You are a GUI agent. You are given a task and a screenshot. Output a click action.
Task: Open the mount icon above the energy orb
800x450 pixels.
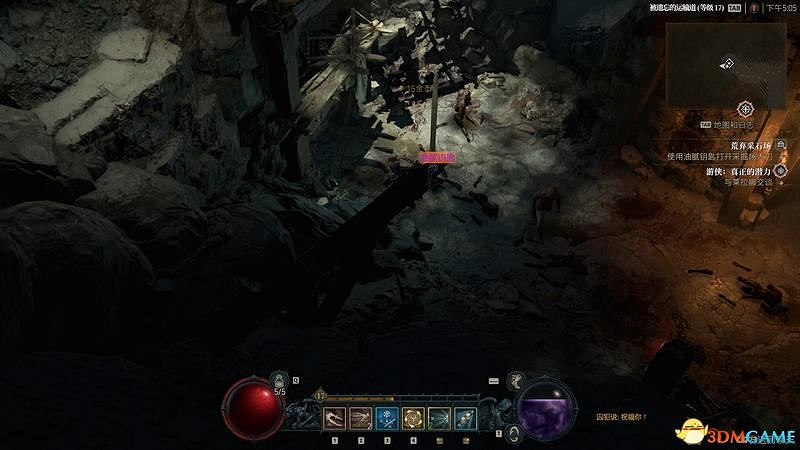(517, 380)
